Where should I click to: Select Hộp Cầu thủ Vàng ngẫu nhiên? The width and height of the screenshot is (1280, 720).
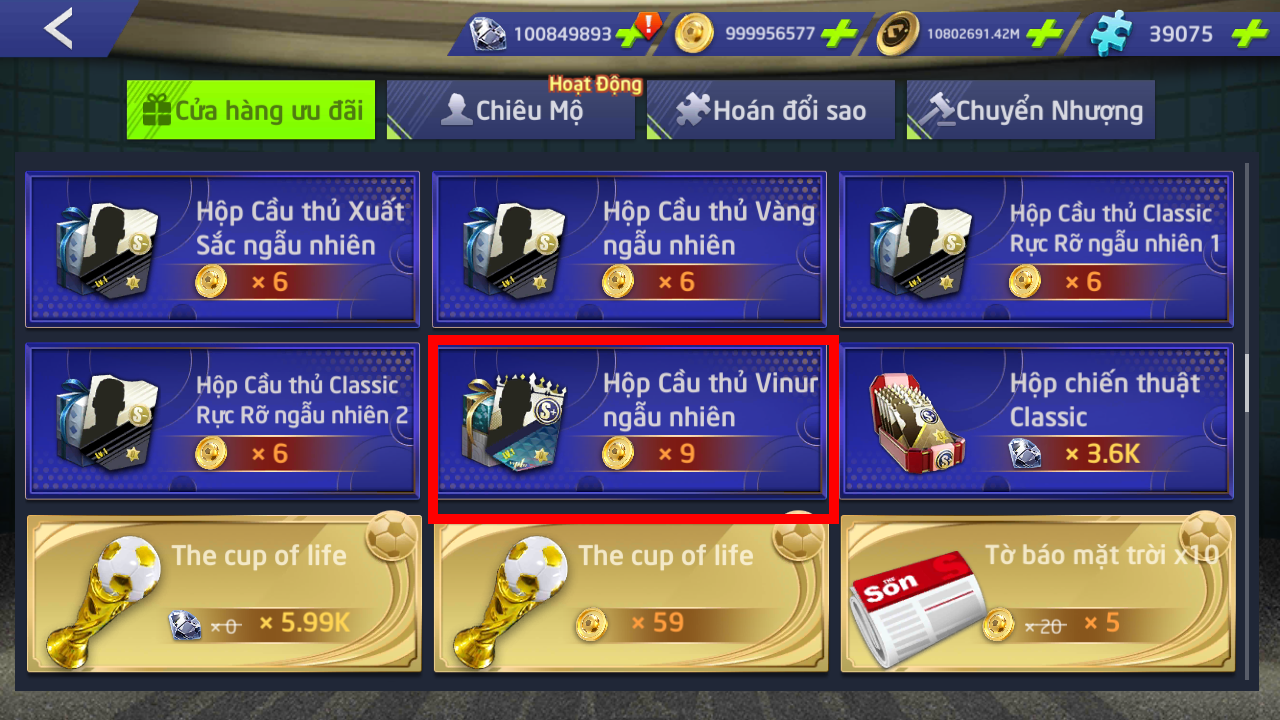click(629, 248)
